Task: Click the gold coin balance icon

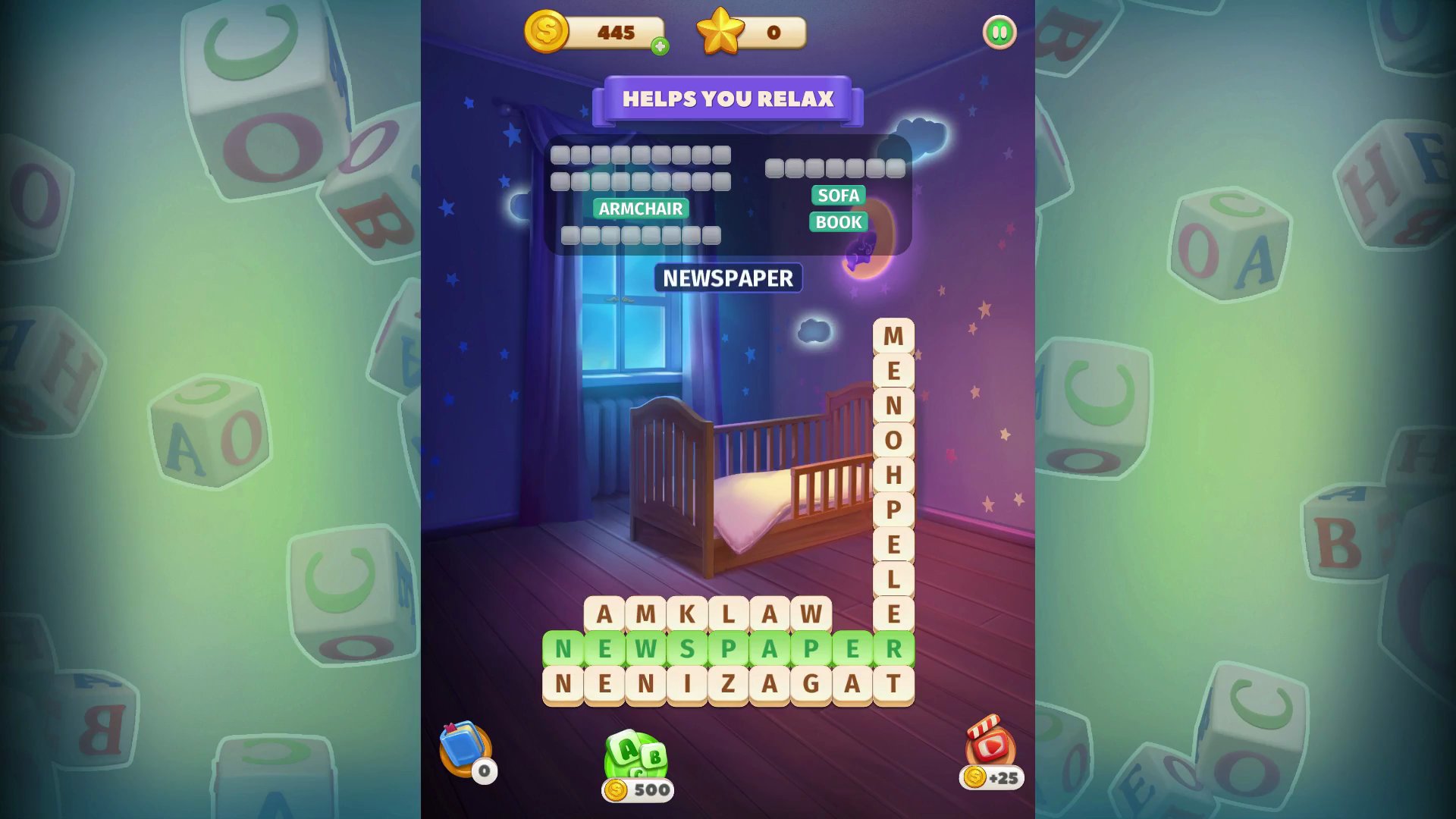Action: 548,32
